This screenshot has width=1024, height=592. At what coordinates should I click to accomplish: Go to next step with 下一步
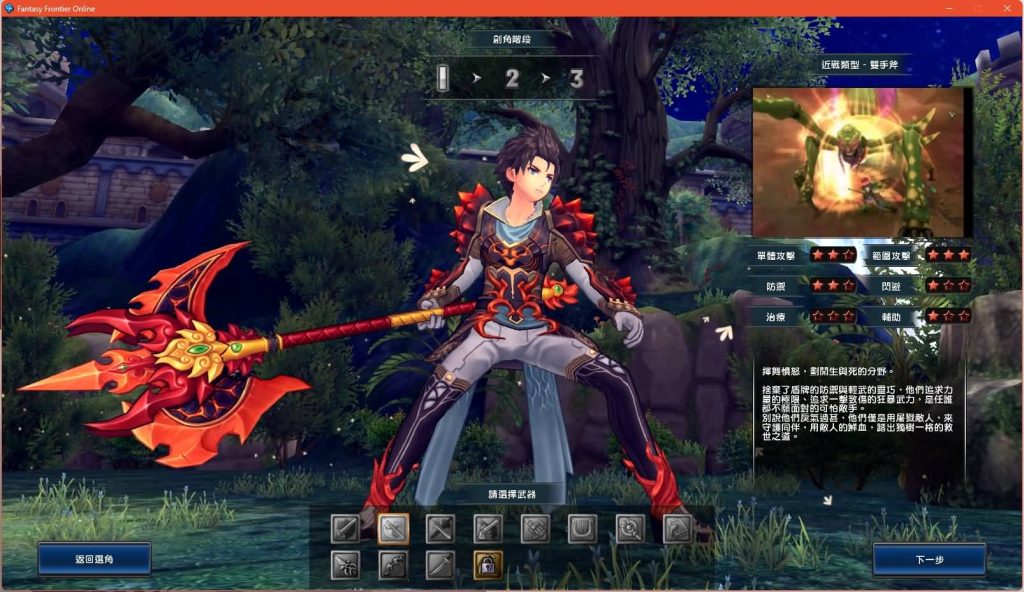pos(928,559)
